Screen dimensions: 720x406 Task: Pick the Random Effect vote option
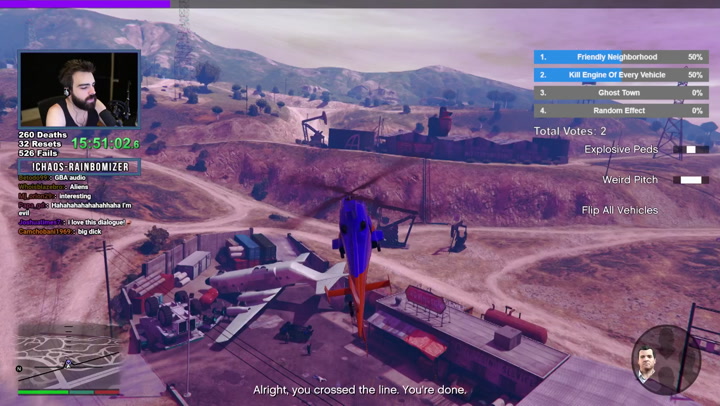(619, 111)
